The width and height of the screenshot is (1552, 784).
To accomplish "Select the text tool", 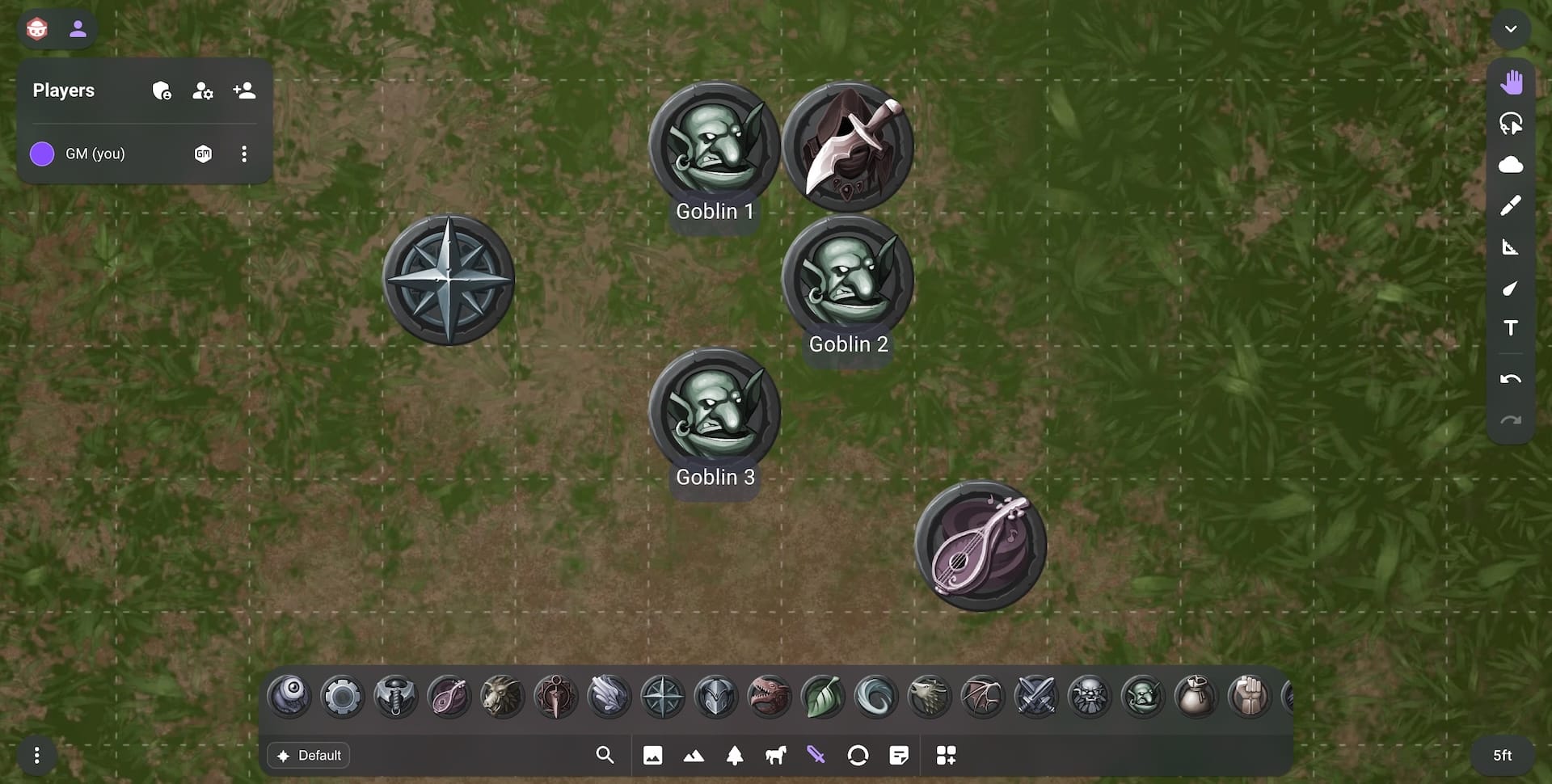I will point(1510,328).
